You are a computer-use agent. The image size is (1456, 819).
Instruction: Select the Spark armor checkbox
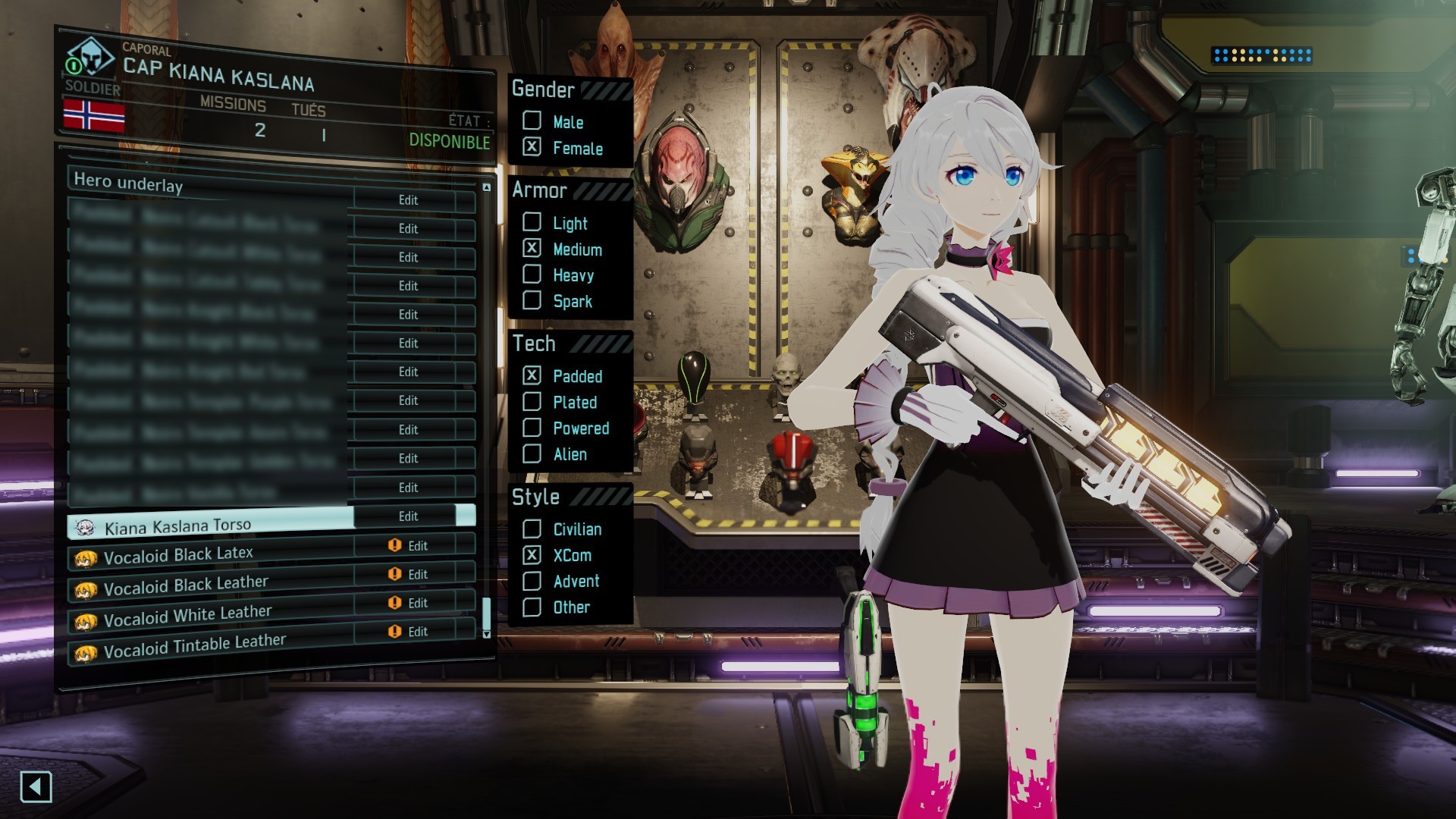(x=532, y=300)
